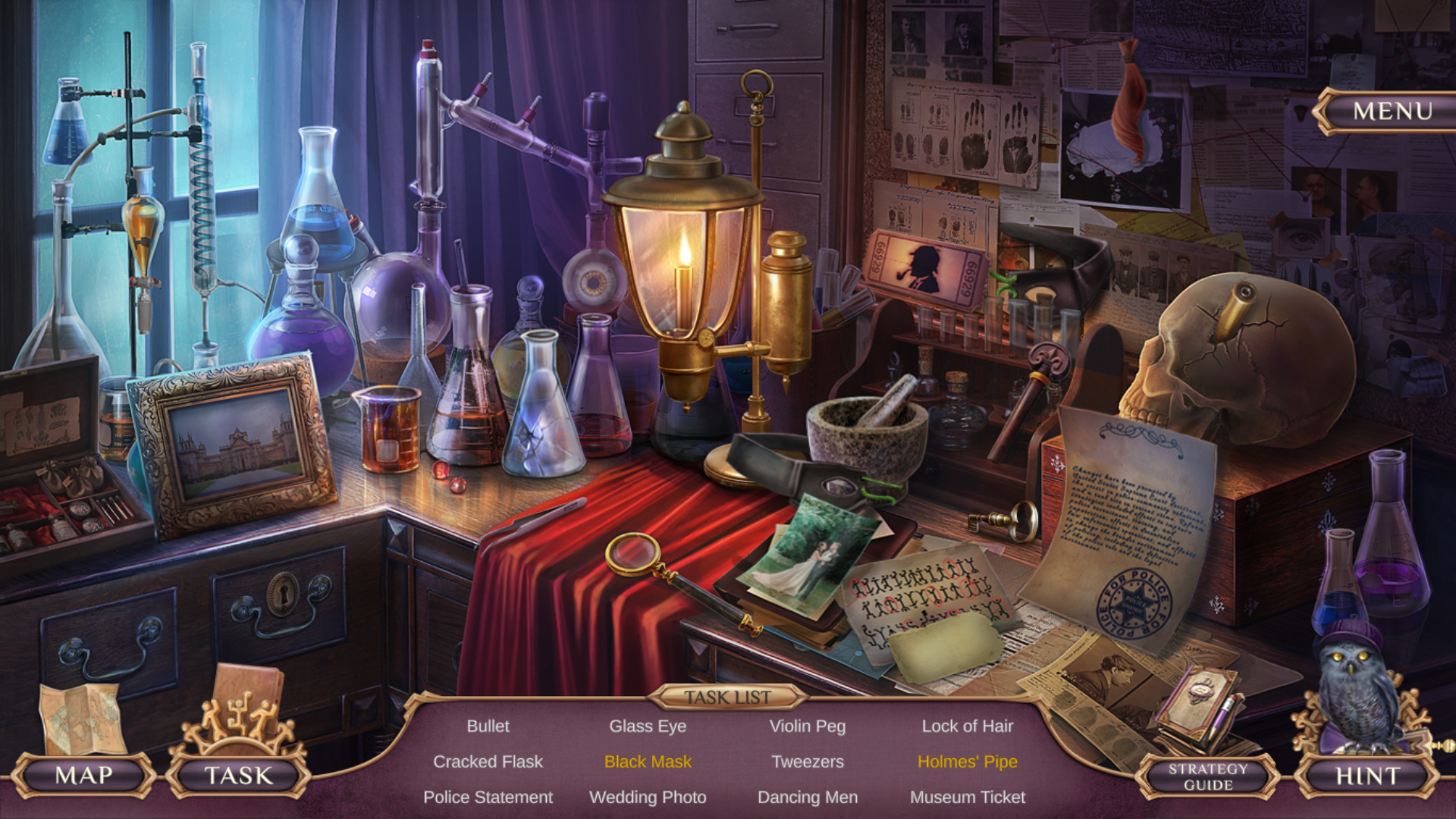Show the TASK panel
Image resolution: width=1456 pixels, height=819 pixels.
(238, 775)
